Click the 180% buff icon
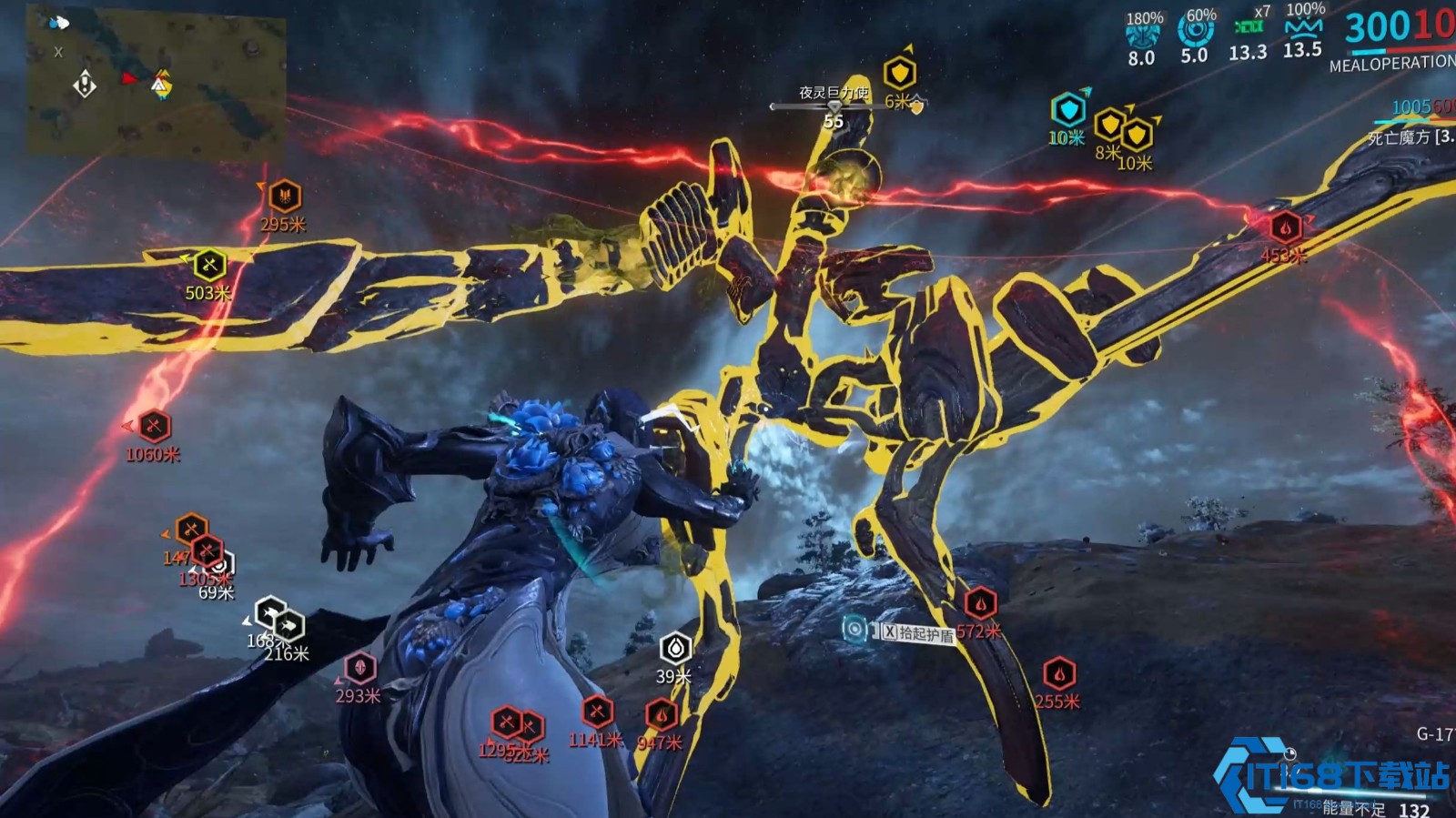The width and height of the screenshot is (1456, 818). [1143, 35]
